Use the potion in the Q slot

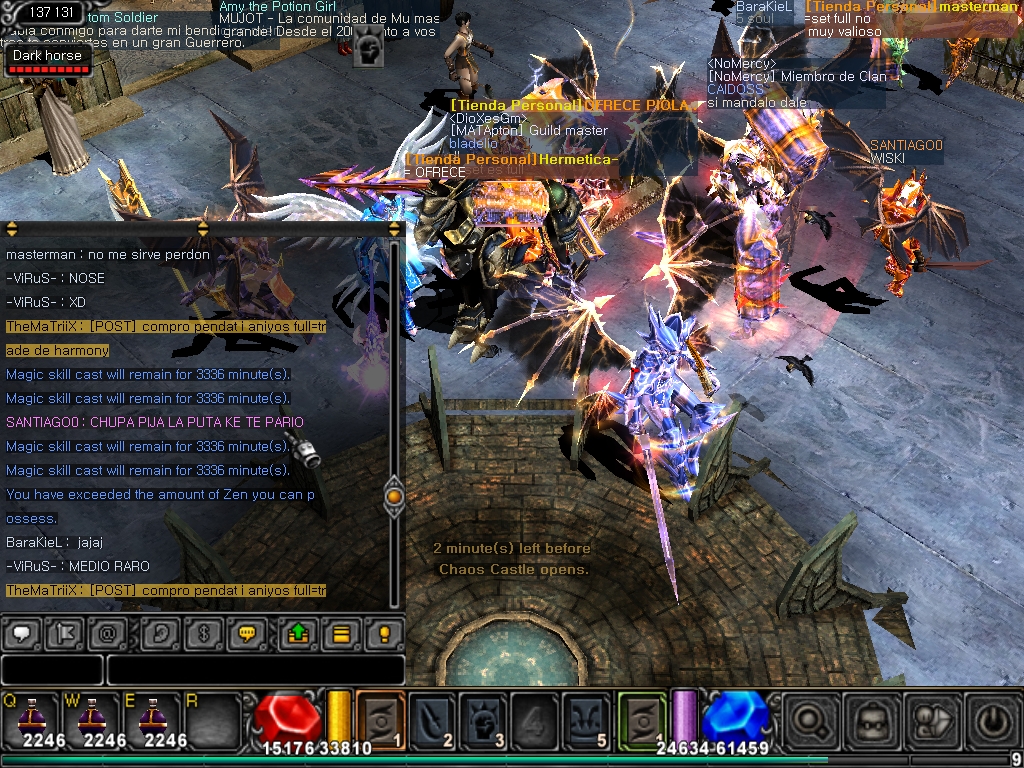pyautogui.click(x=29, y=718)
